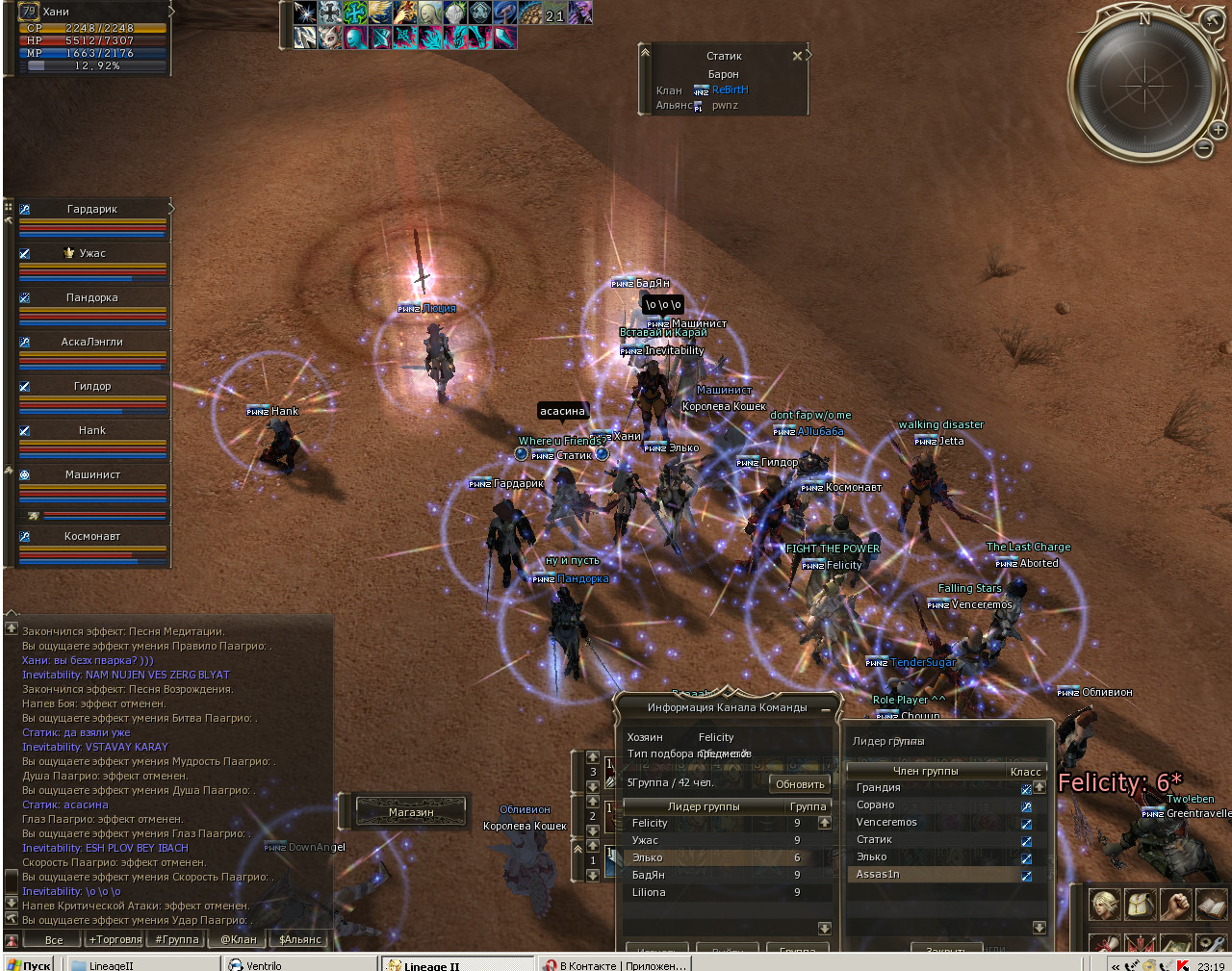
Task: Open the Магазин button
Action: pyautogui.click(x=411, y=812)
